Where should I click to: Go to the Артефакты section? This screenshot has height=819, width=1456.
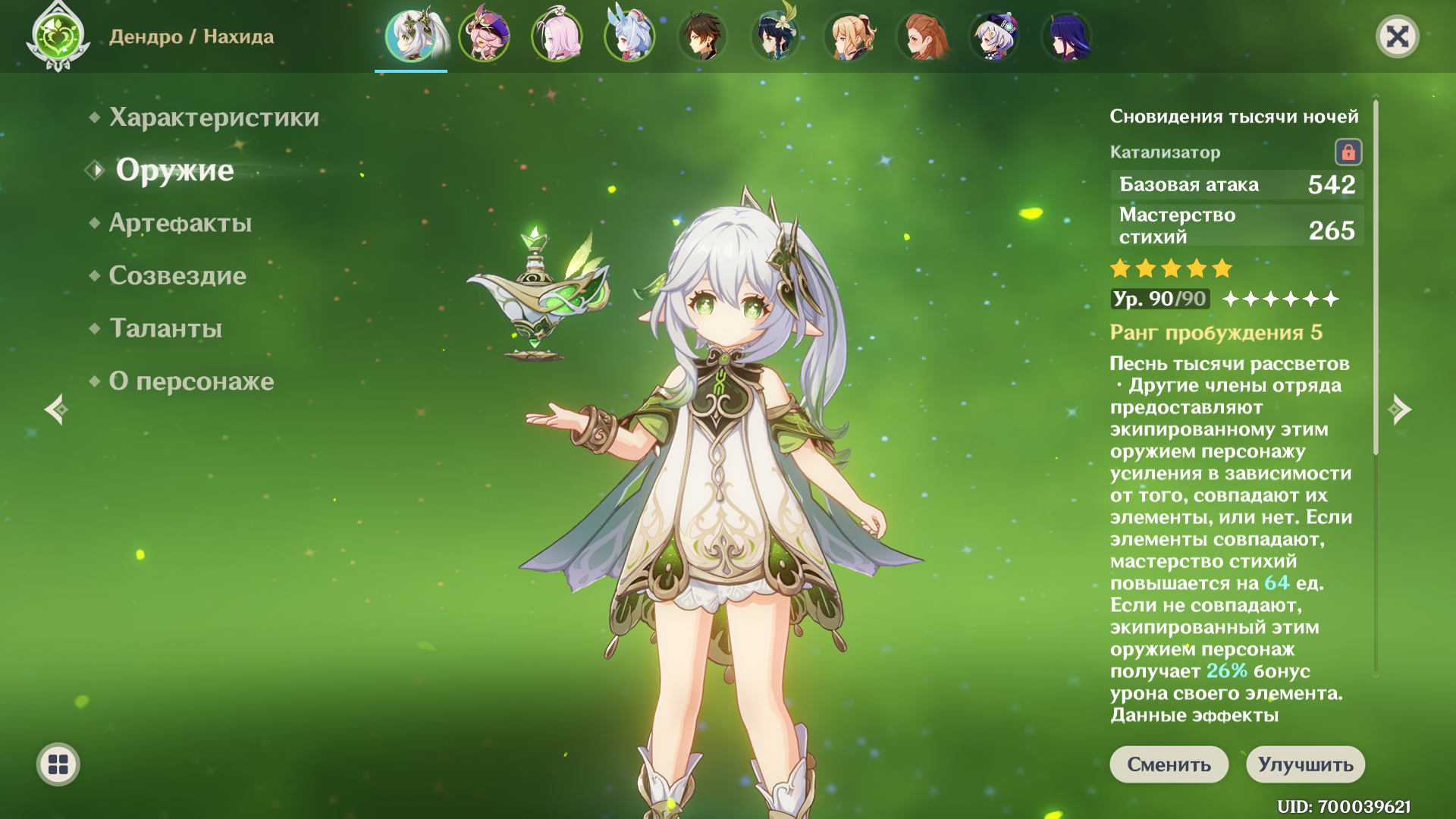click(180, 223)
